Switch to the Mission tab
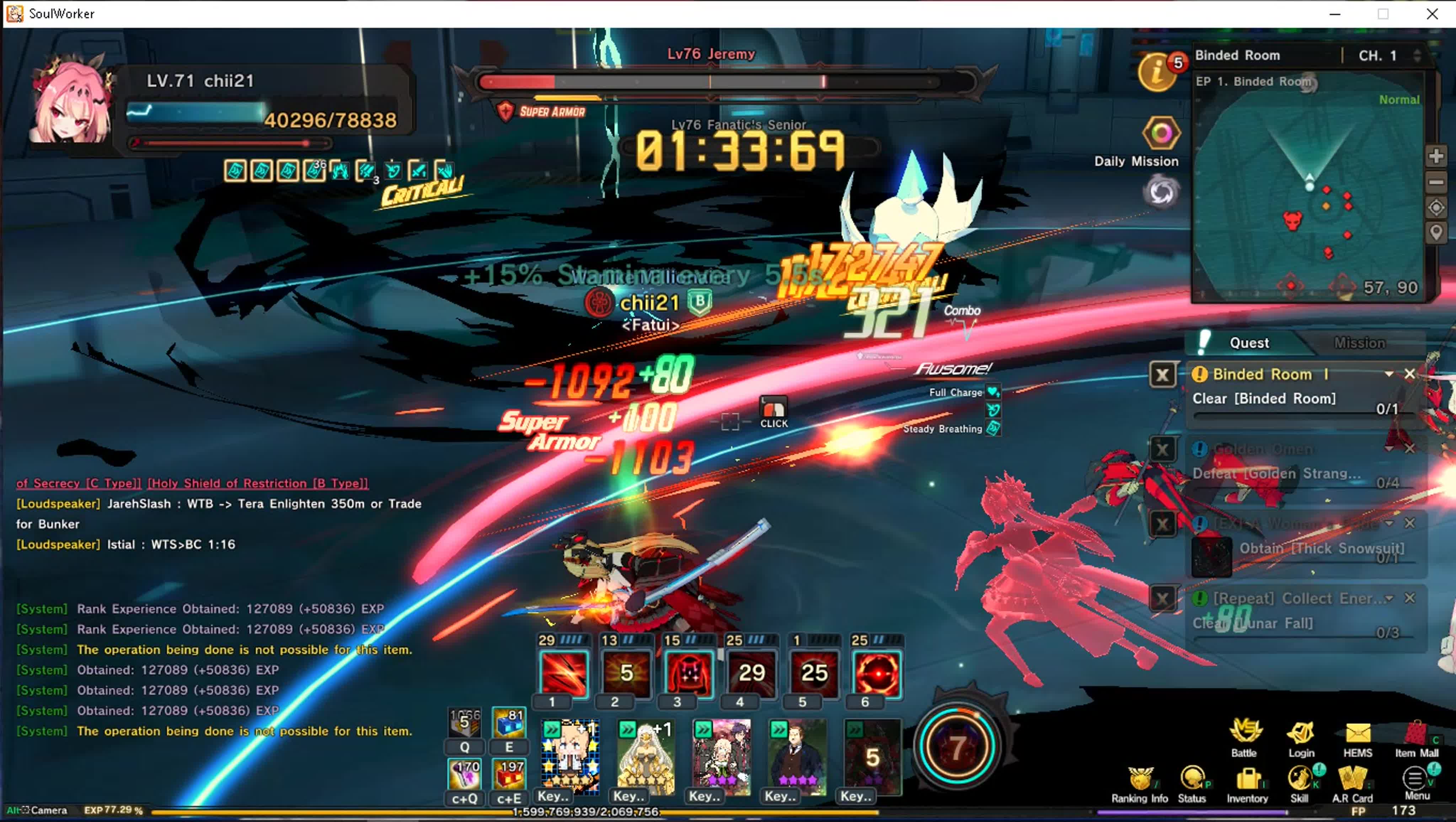The width and height of the screenshot is (1456, 822). (x=1359, y=343)
